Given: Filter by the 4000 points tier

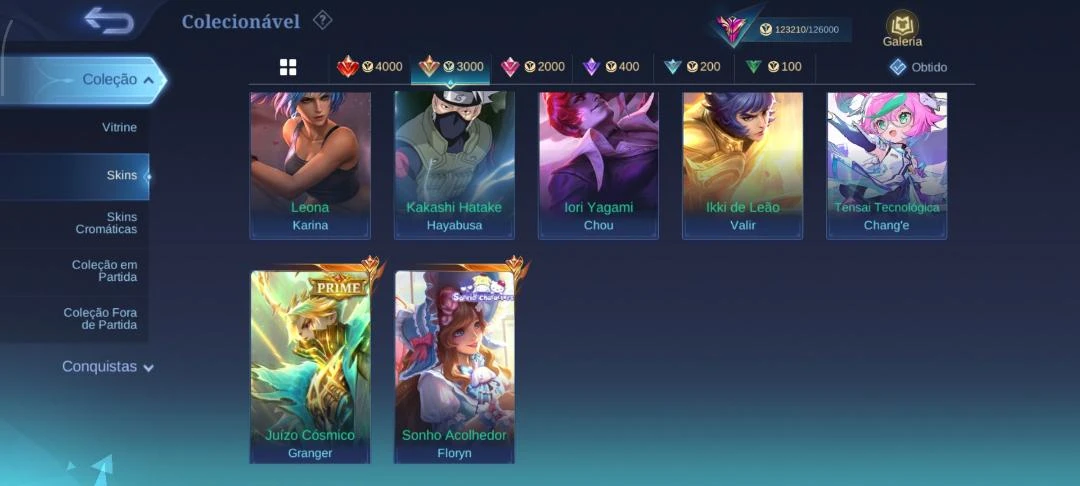Looking at the screenshot, I should (370, 67).
